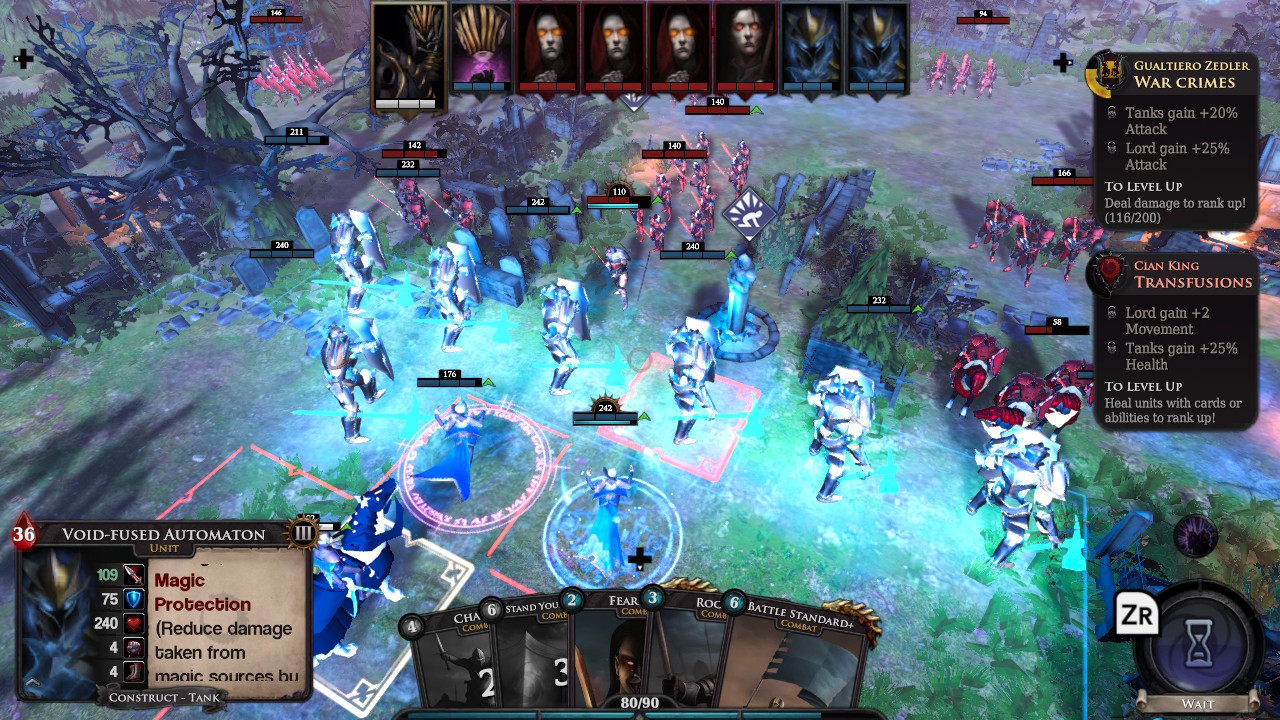Click the 80/90 card hand counter bar
Viewport: 1280px width, 720px height.
(x=640, y=702)
